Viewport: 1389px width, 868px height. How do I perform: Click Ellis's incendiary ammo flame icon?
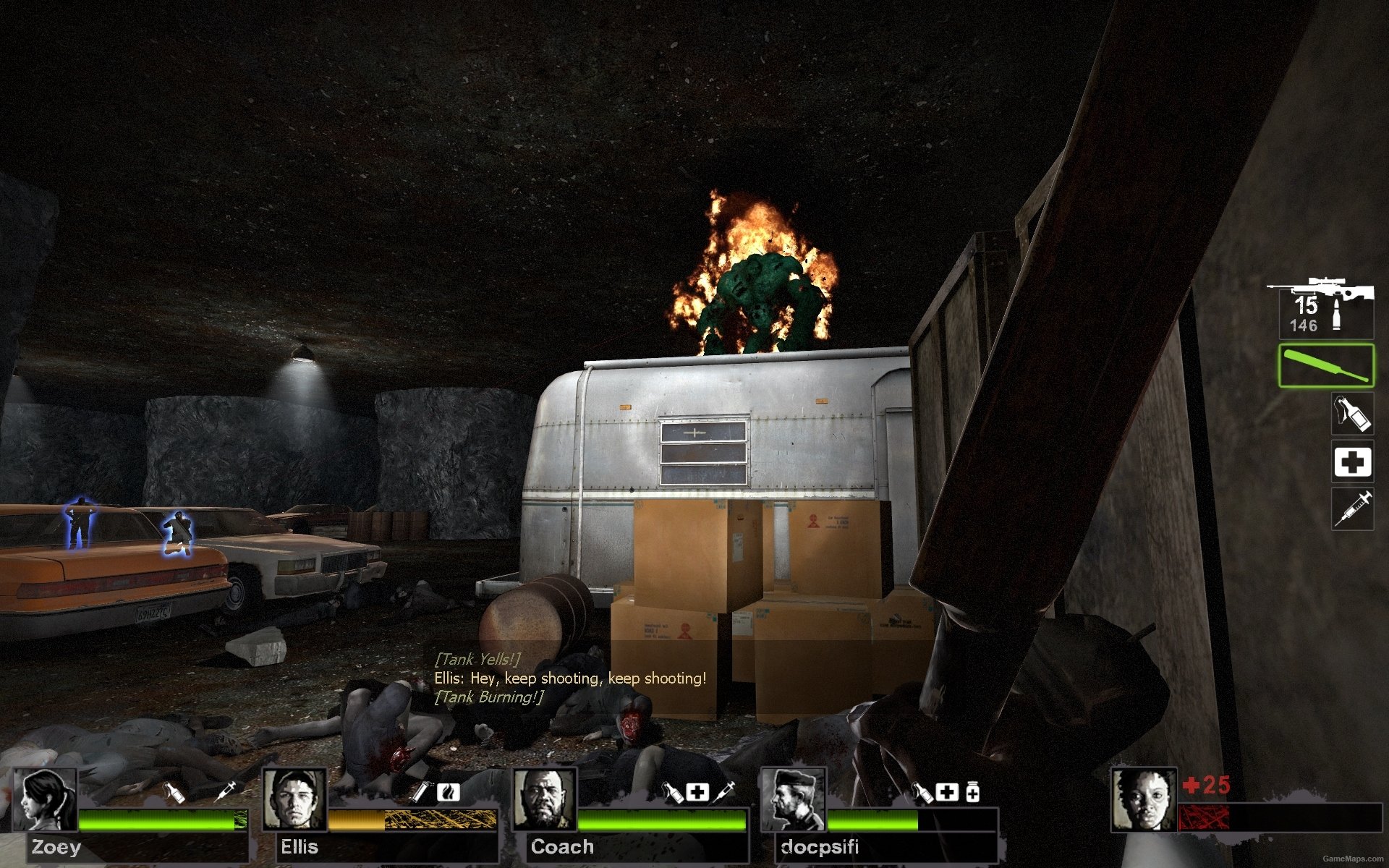tap(449, 793)
